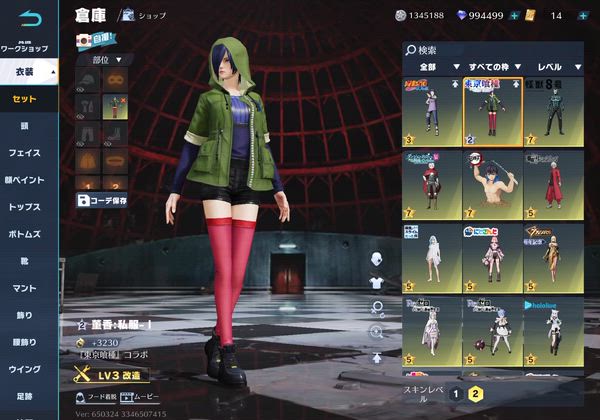Select the Naruto collab outfit thumbnail
The image size is (600, 420).
point(431,111)
